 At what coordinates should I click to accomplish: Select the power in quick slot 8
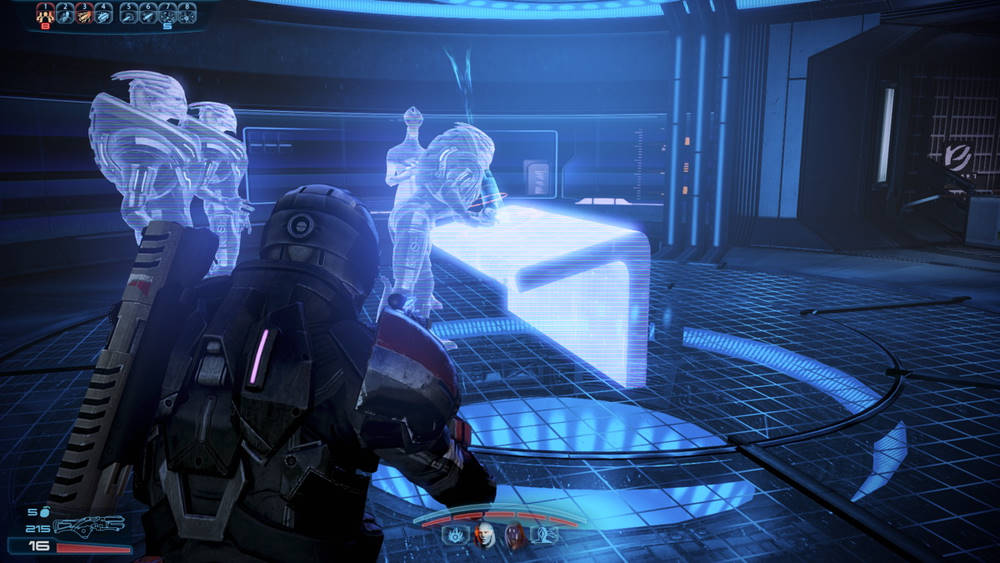coord(185,13)
